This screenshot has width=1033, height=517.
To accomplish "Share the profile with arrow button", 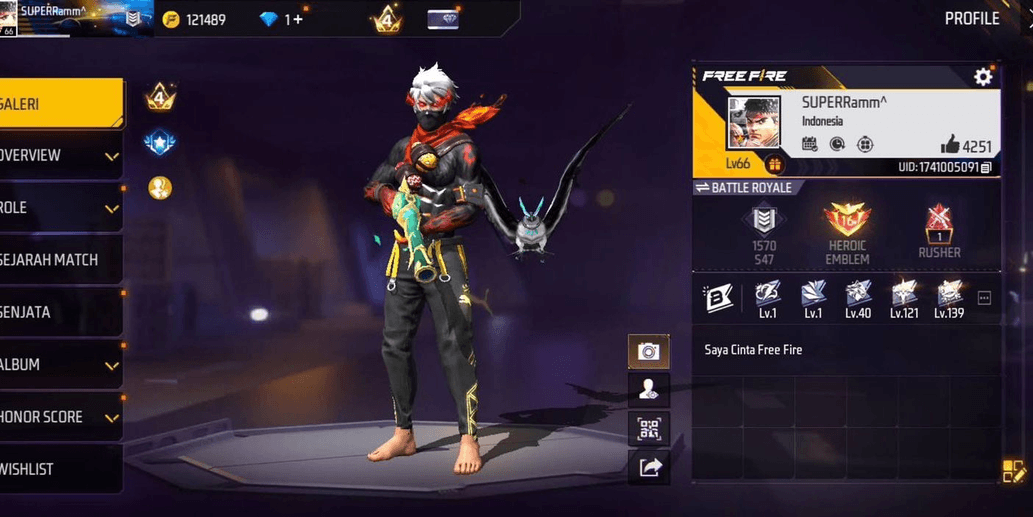I will [x=649, y=467].
